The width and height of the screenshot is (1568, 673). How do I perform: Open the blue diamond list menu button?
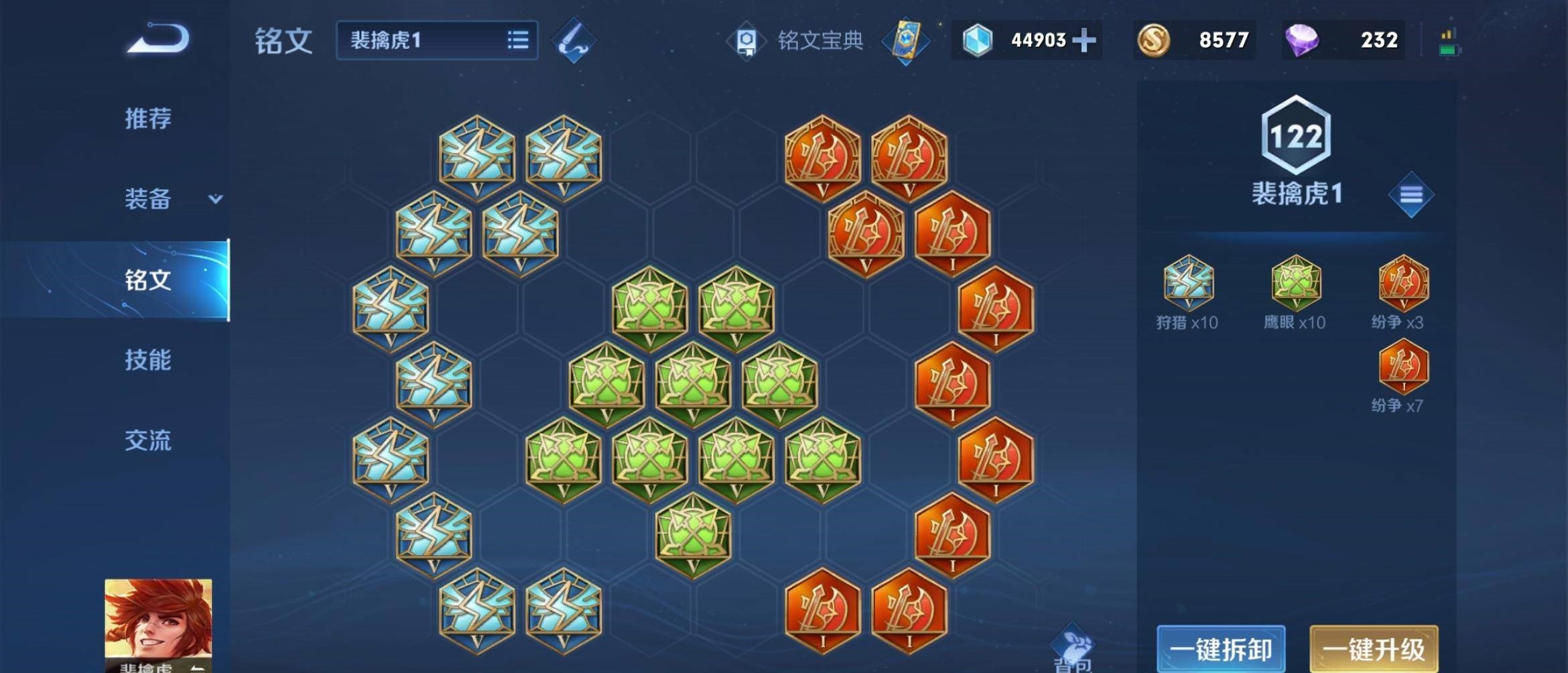tap(1411, 194)
